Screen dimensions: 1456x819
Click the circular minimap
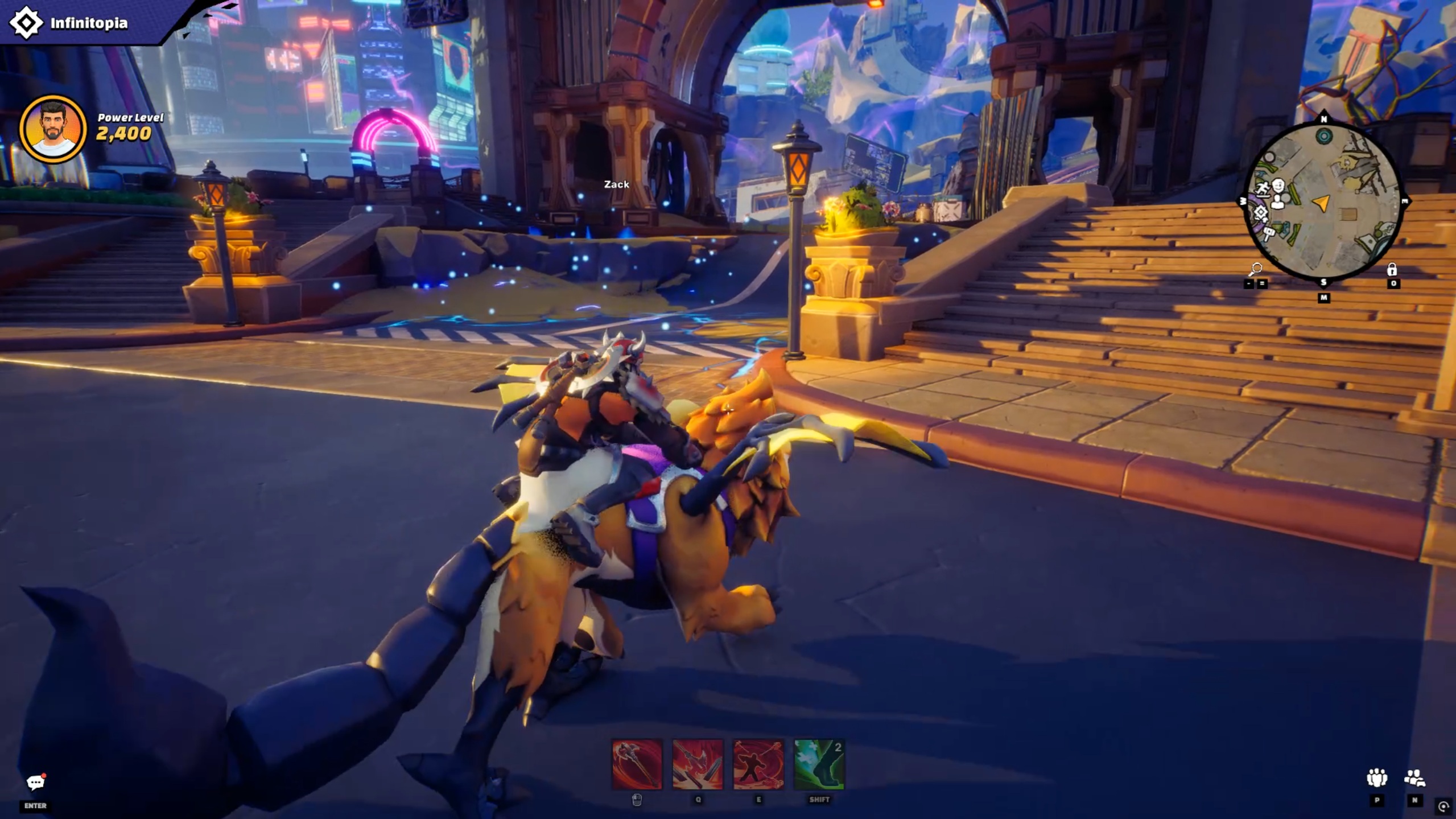[1323, 201]
